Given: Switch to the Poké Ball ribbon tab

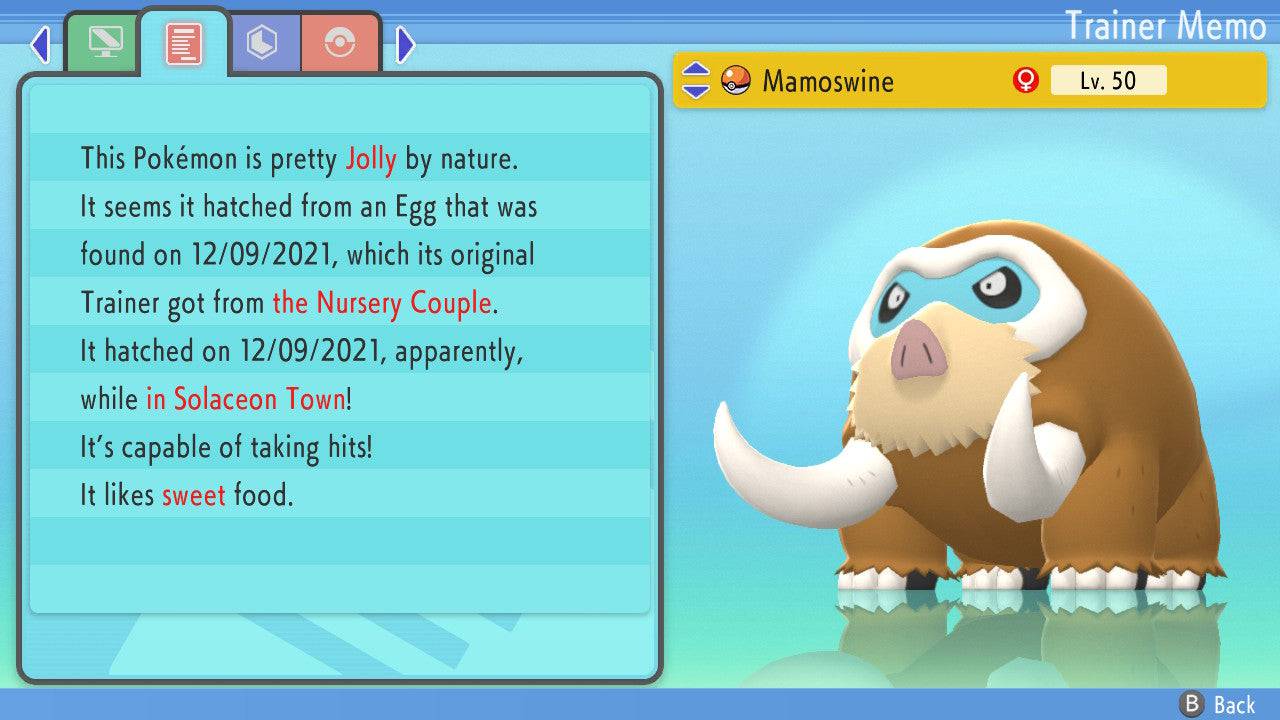Looking at the screenshot, I should [x=340, y=43].
